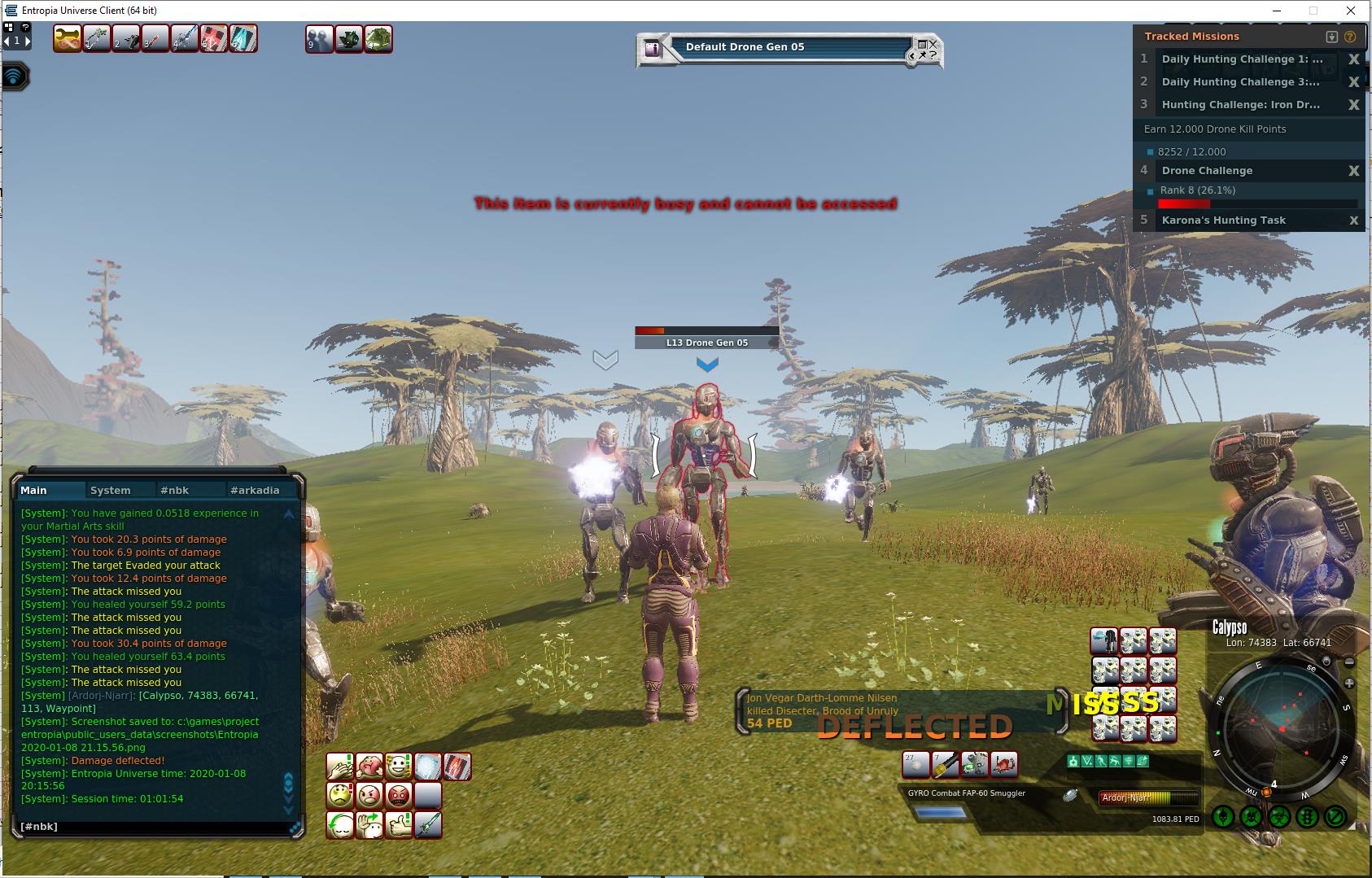Switch to the System chat tab
Viewport: 1372px width, 878px height.
pyautogui.click(x=111, y=490)
